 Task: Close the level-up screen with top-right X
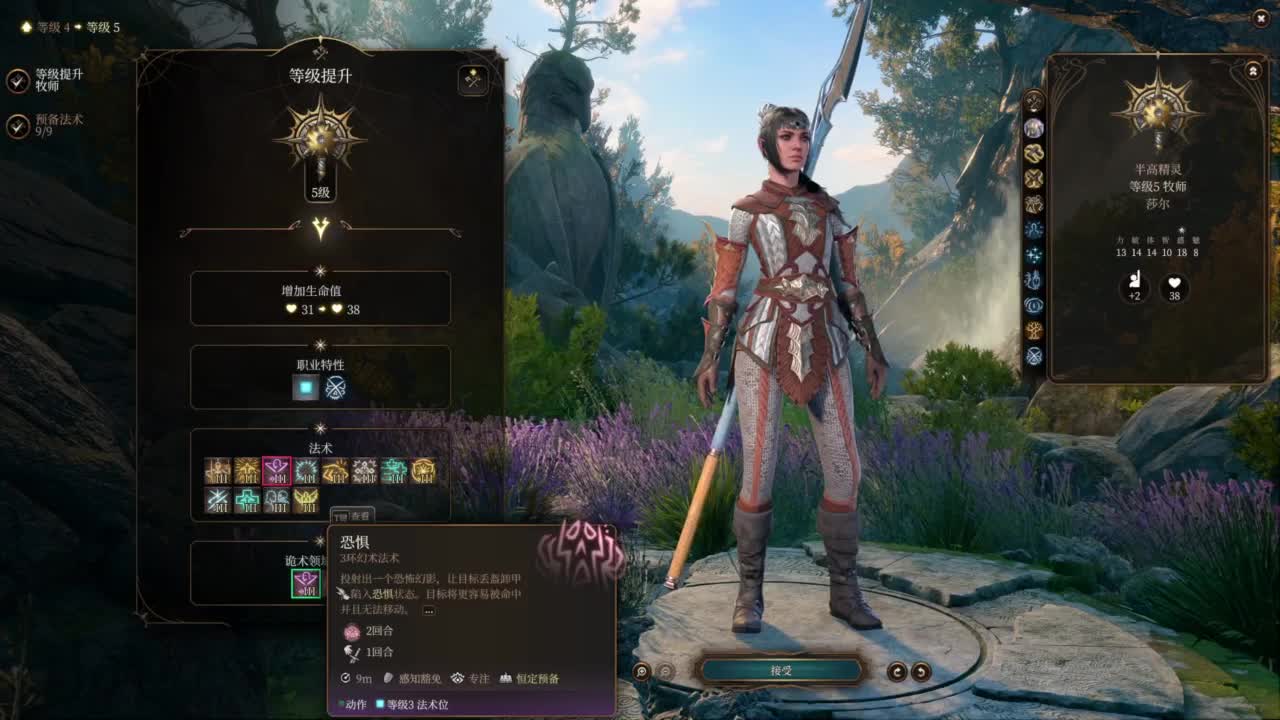(x=1260, y=18)
